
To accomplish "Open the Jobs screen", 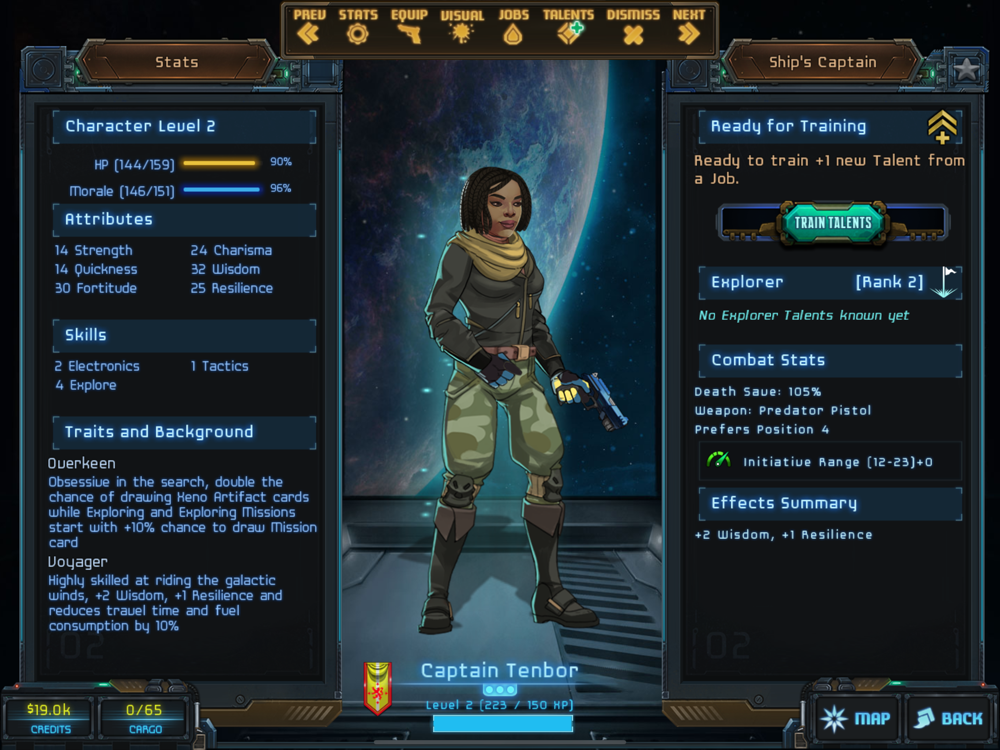I will 513,27.
